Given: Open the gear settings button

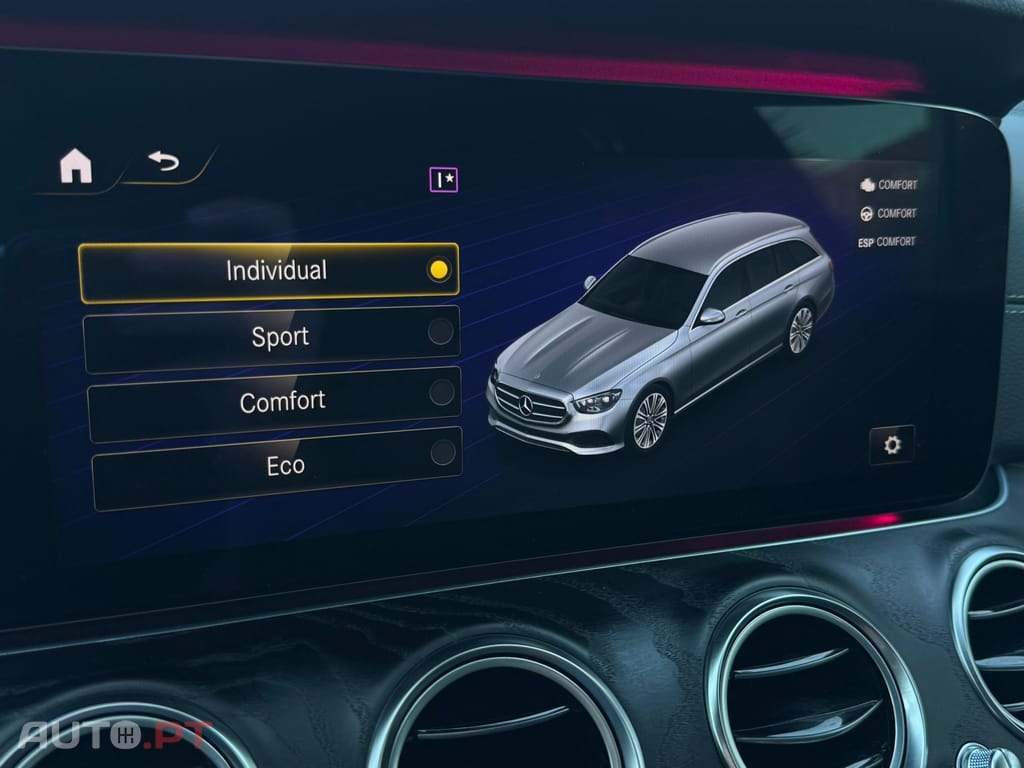Looking at the screenshot, I should pyautogui.click(x=891, y=445).
